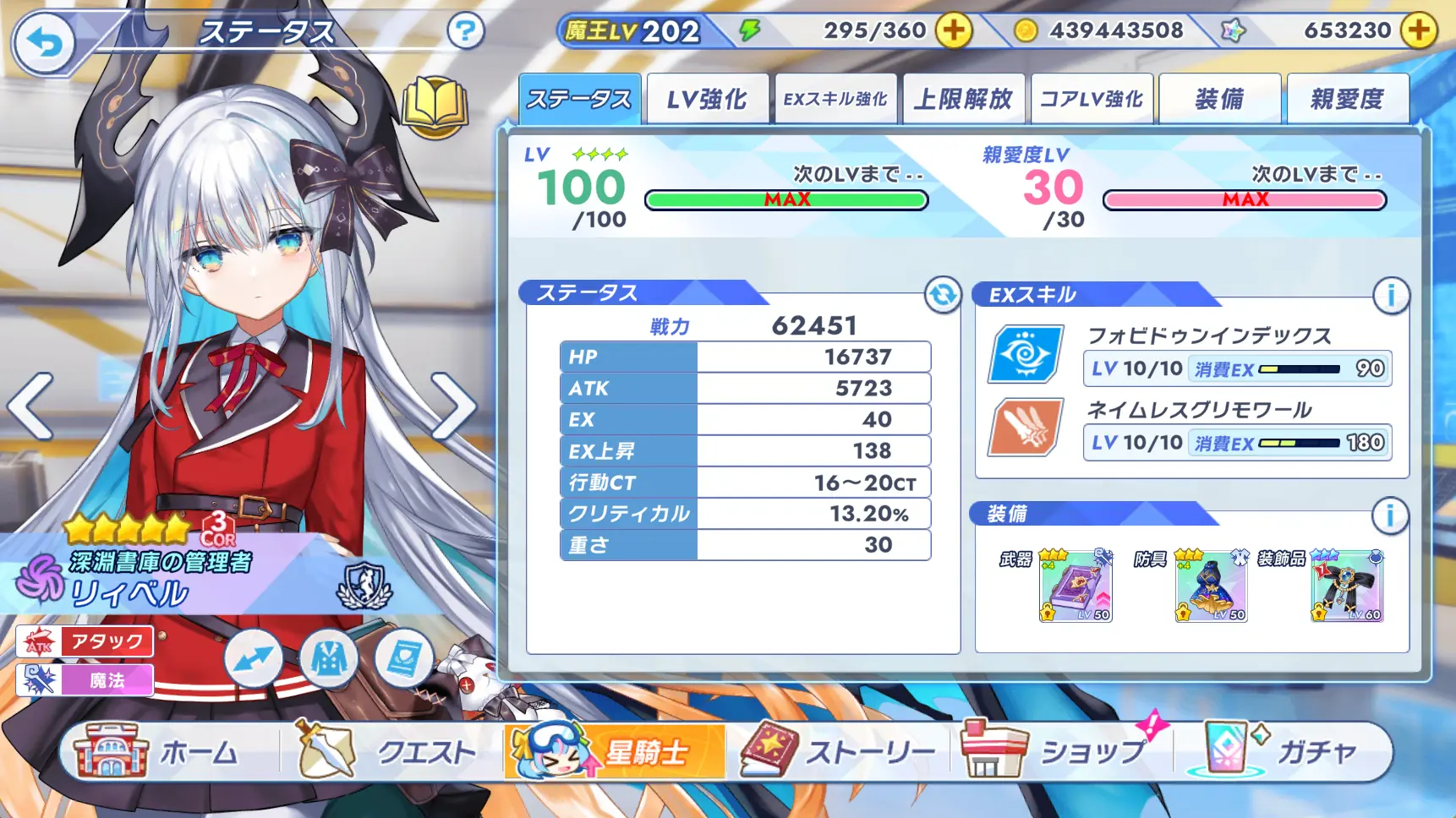The width and height of the screenshot is (1456, 818).
Task: Add star gems with the plus button
Action: 1419,31
